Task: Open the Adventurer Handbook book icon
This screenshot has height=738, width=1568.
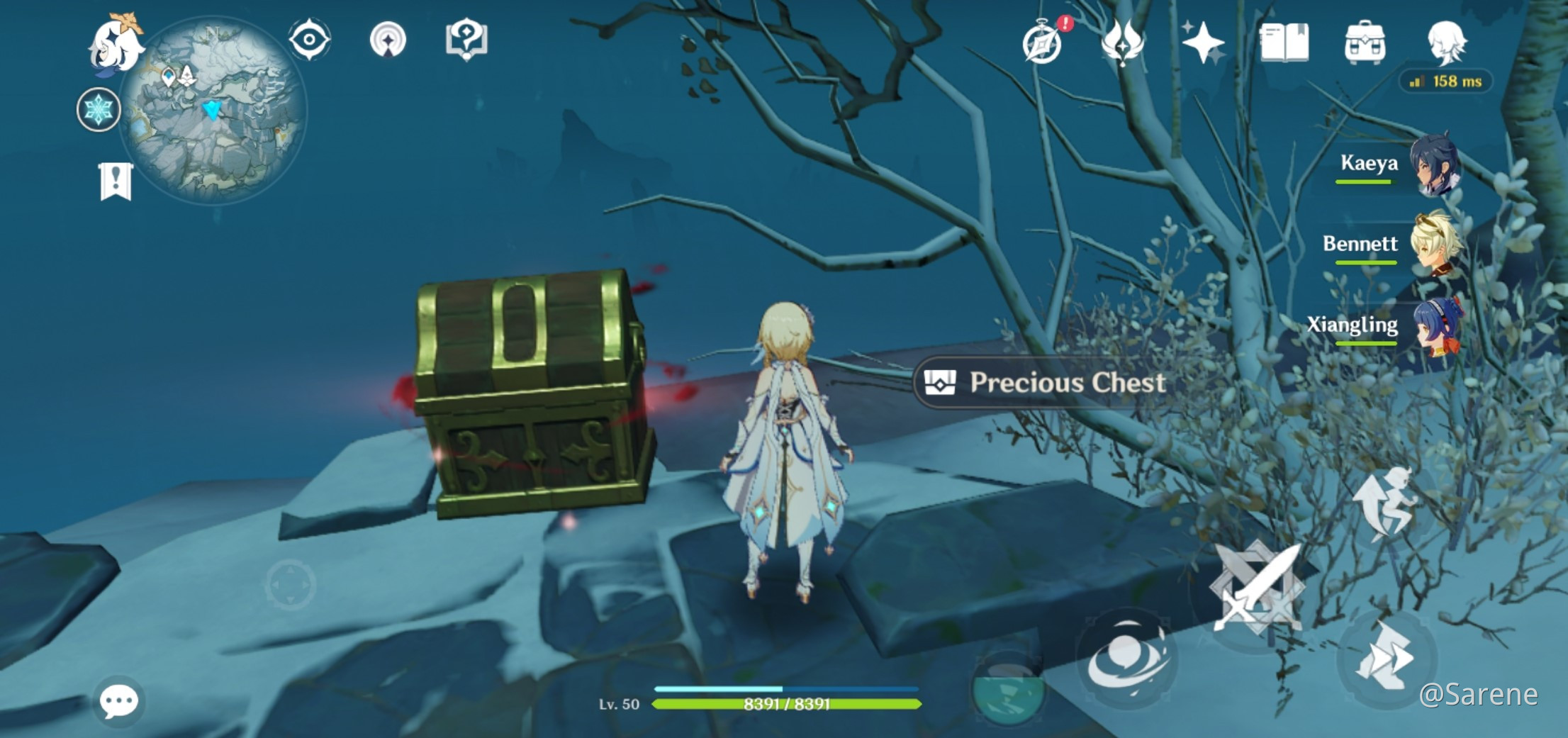Action: pyautogui.click(x=1283, y=43)
